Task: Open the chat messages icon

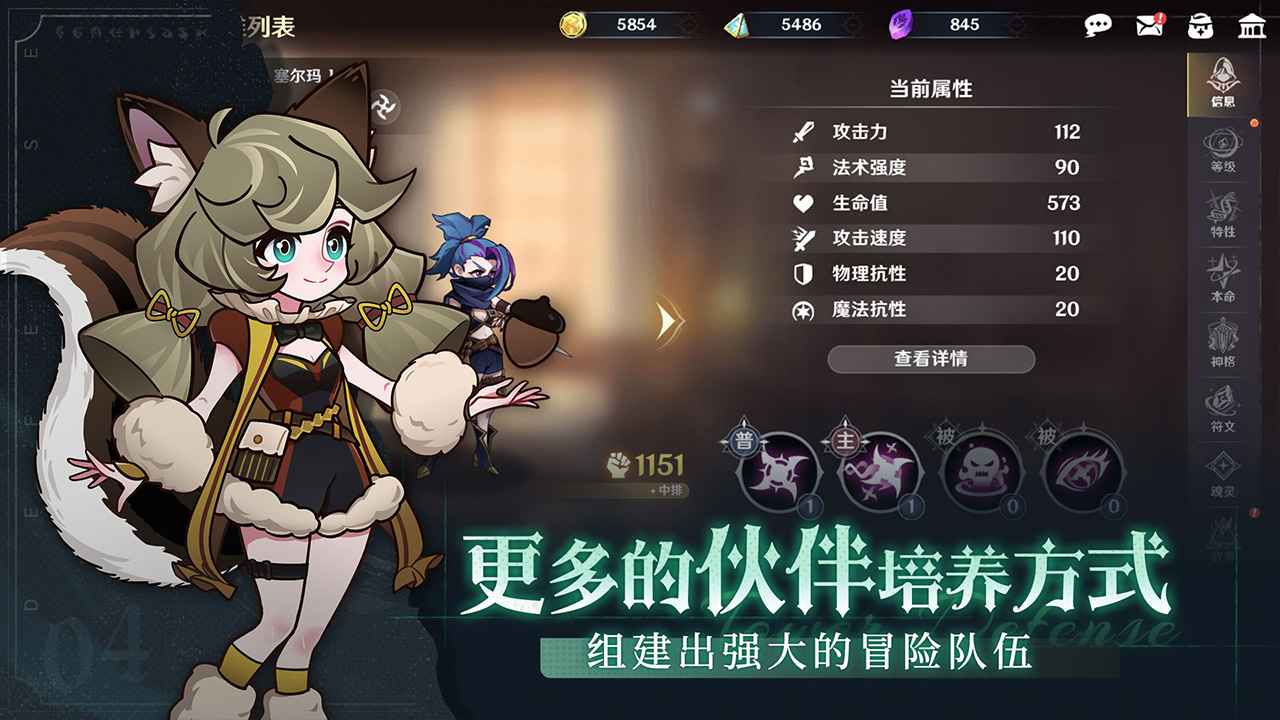Action: click(x=1098, y=26)
